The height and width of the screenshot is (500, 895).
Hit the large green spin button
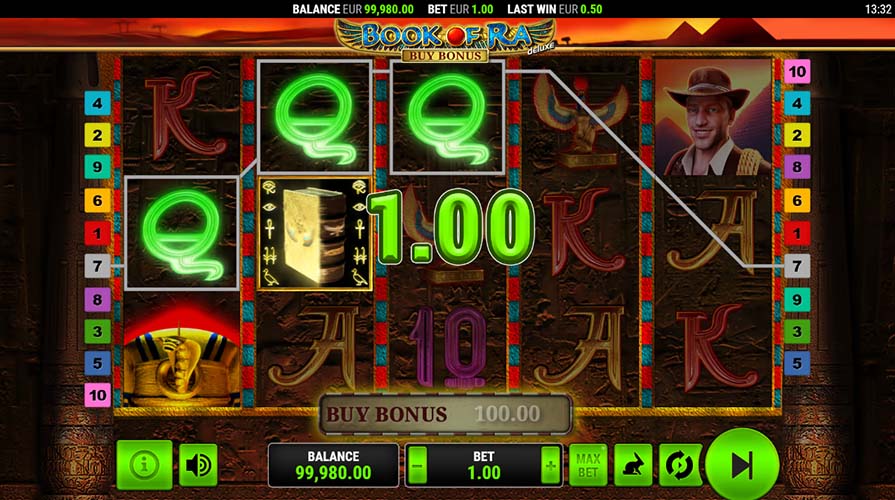[741, 465]
